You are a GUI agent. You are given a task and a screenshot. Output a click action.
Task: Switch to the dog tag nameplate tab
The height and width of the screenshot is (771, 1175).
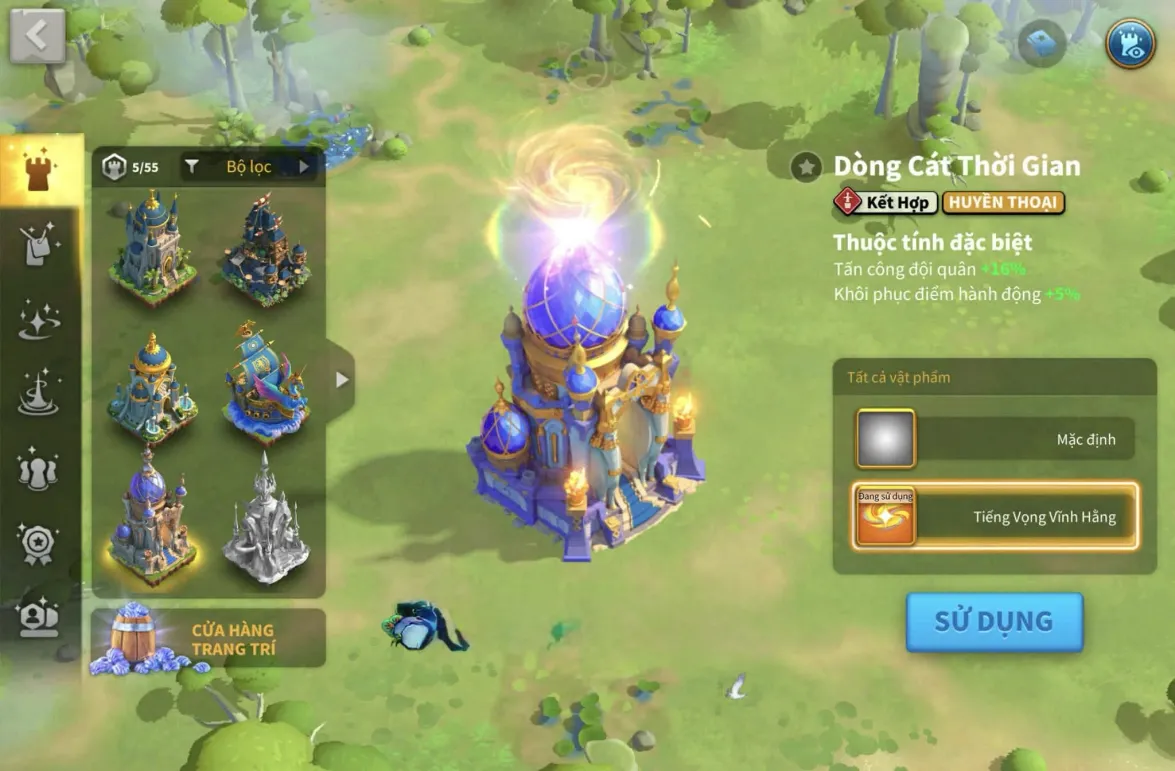40,245
